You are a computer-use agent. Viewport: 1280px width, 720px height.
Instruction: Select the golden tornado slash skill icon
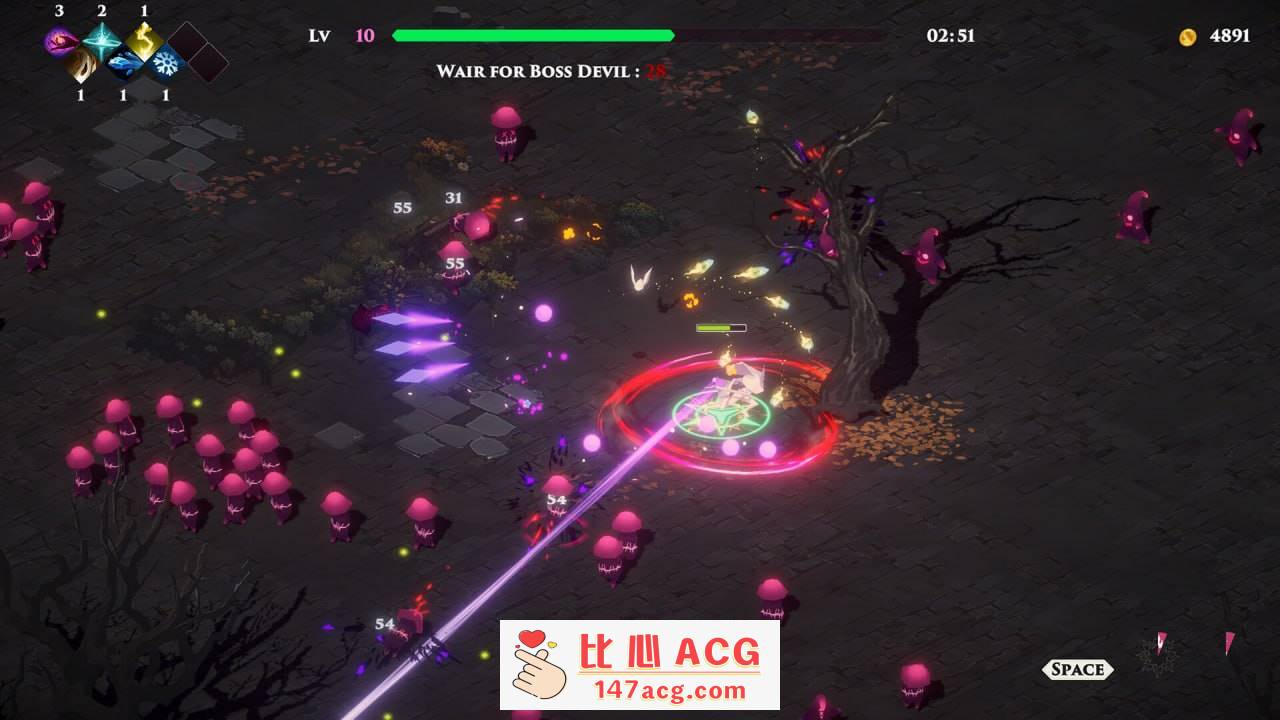tap(80, 62)
